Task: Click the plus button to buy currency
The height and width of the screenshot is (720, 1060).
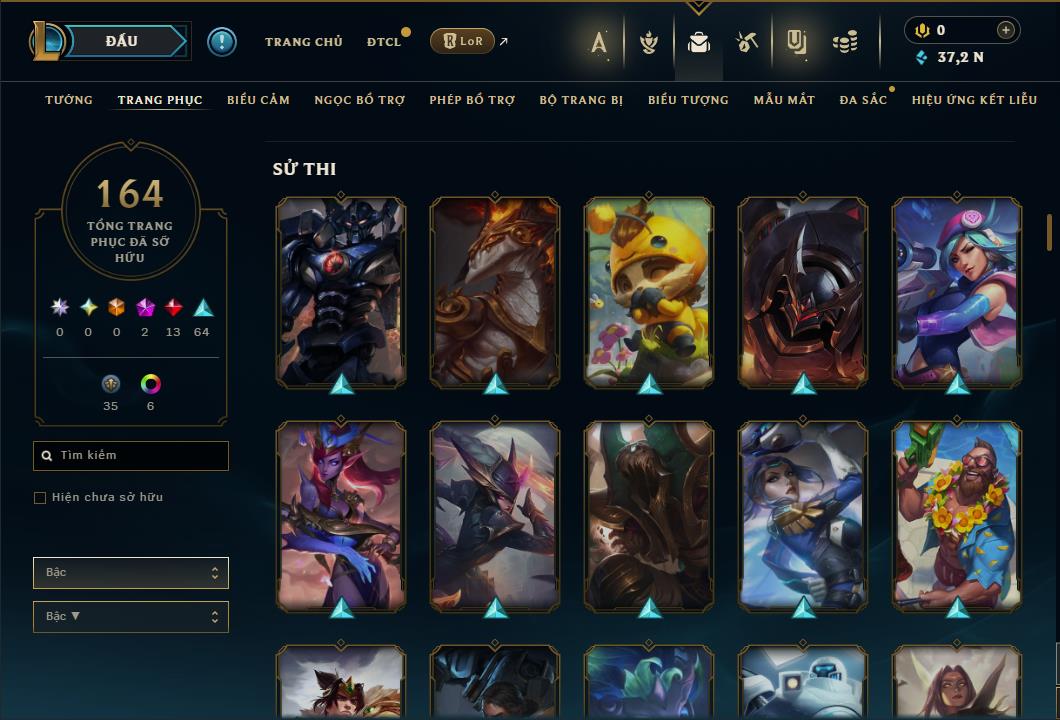Action: coord(1006,30)
